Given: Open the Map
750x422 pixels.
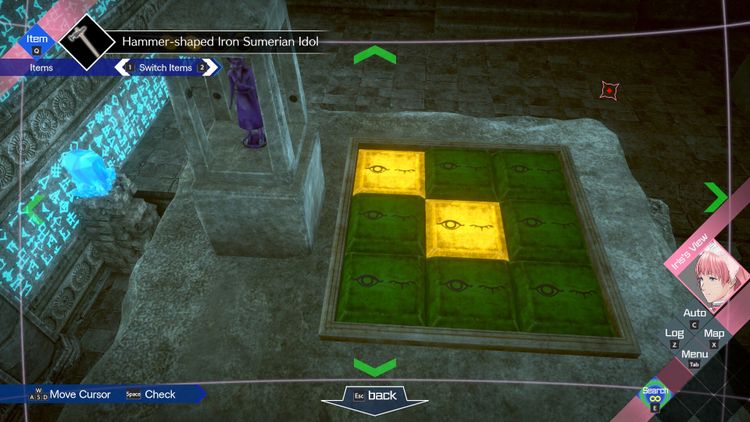Looking at the screenshot, I should (x=714, y=334).
